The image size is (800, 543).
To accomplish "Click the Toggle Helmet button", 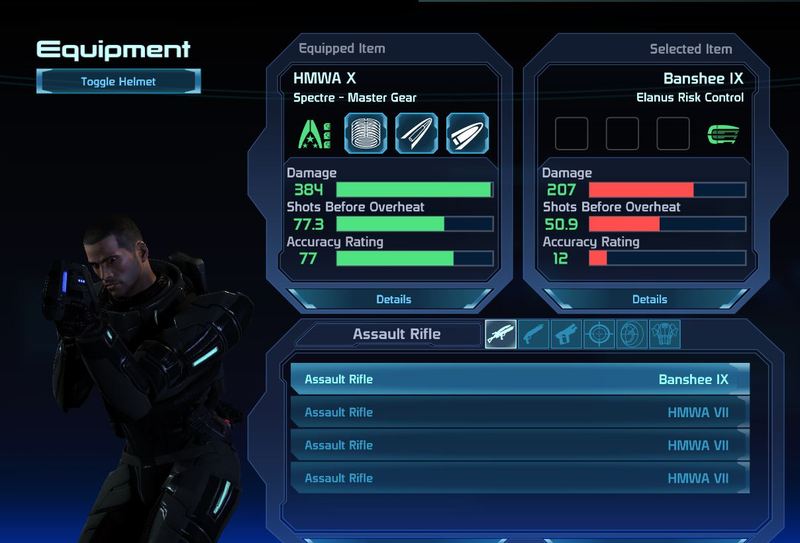I will click(x=119, y=81).
